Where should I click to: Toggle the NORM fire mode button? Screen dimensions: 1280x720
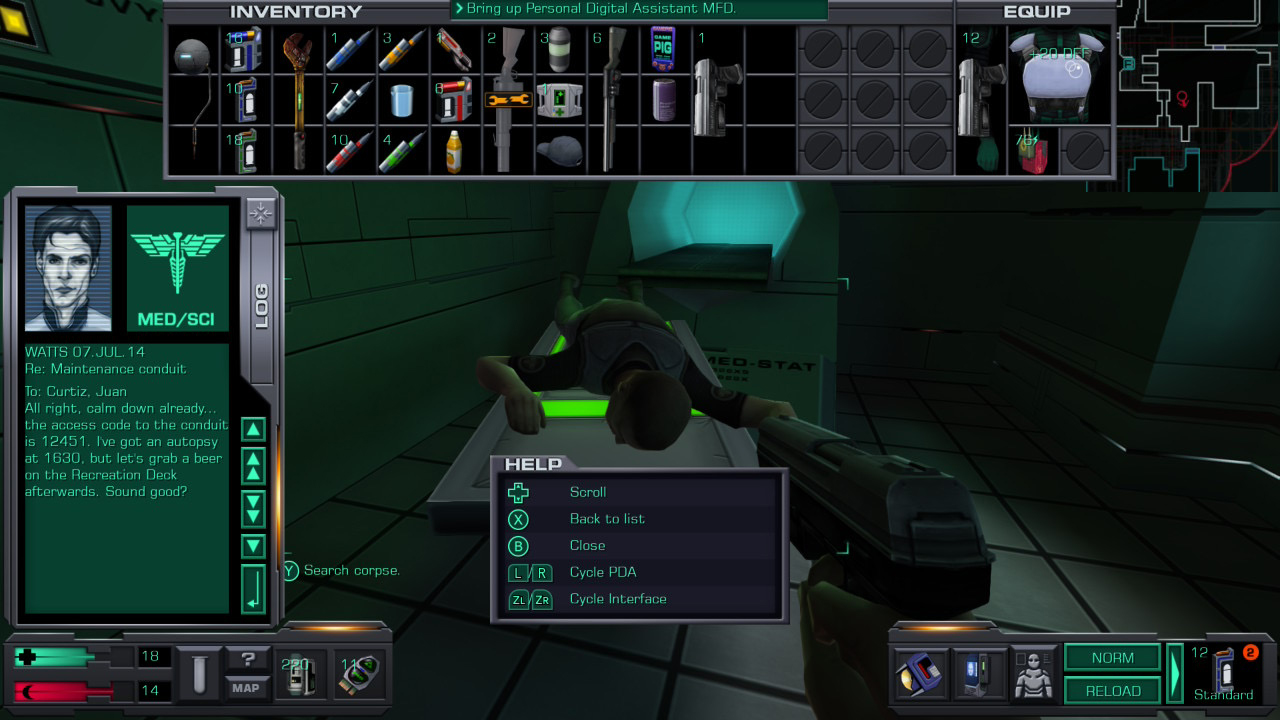click(x=1112, y=658)
